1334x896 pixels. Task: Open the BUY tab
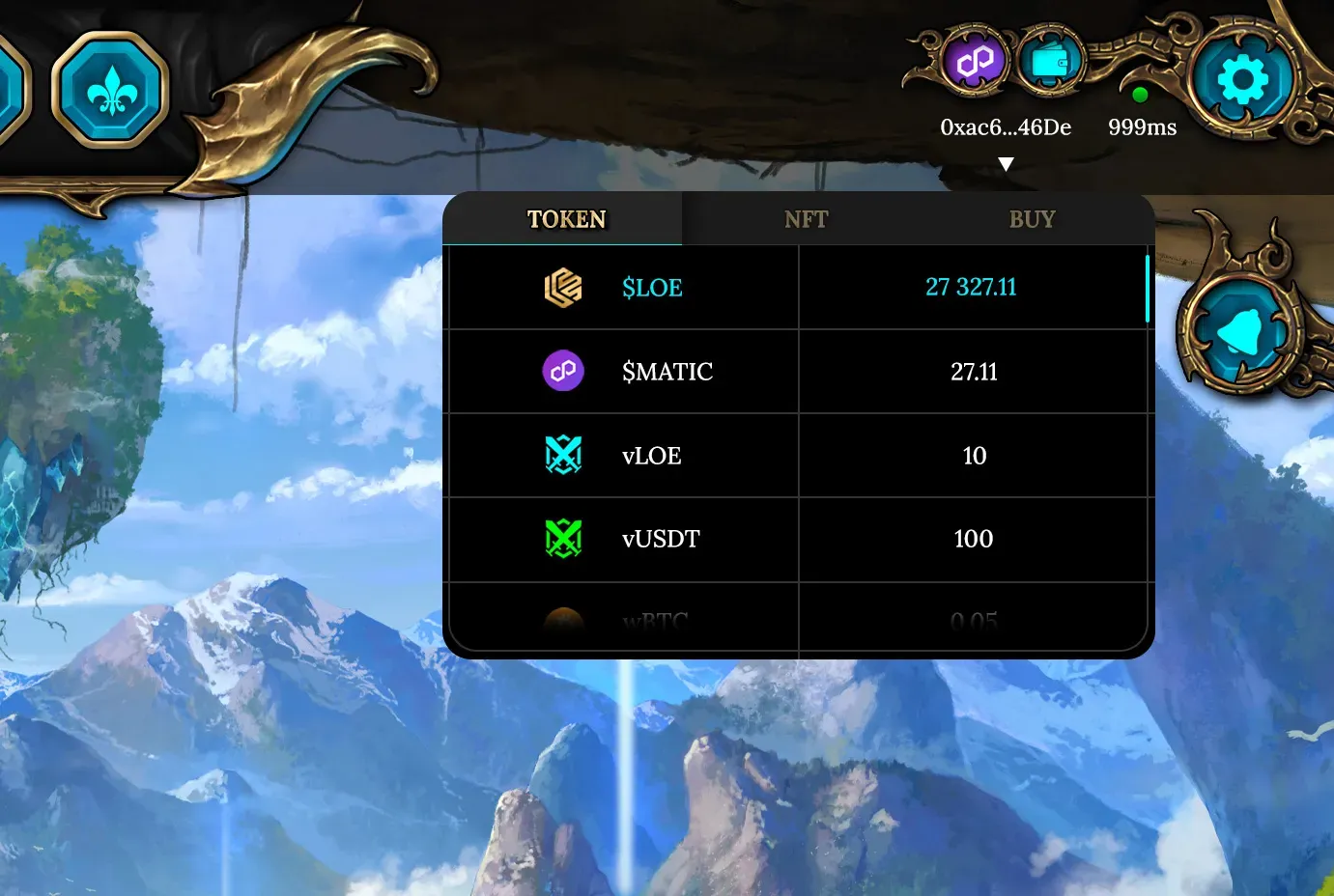(x=1032, y=219)
